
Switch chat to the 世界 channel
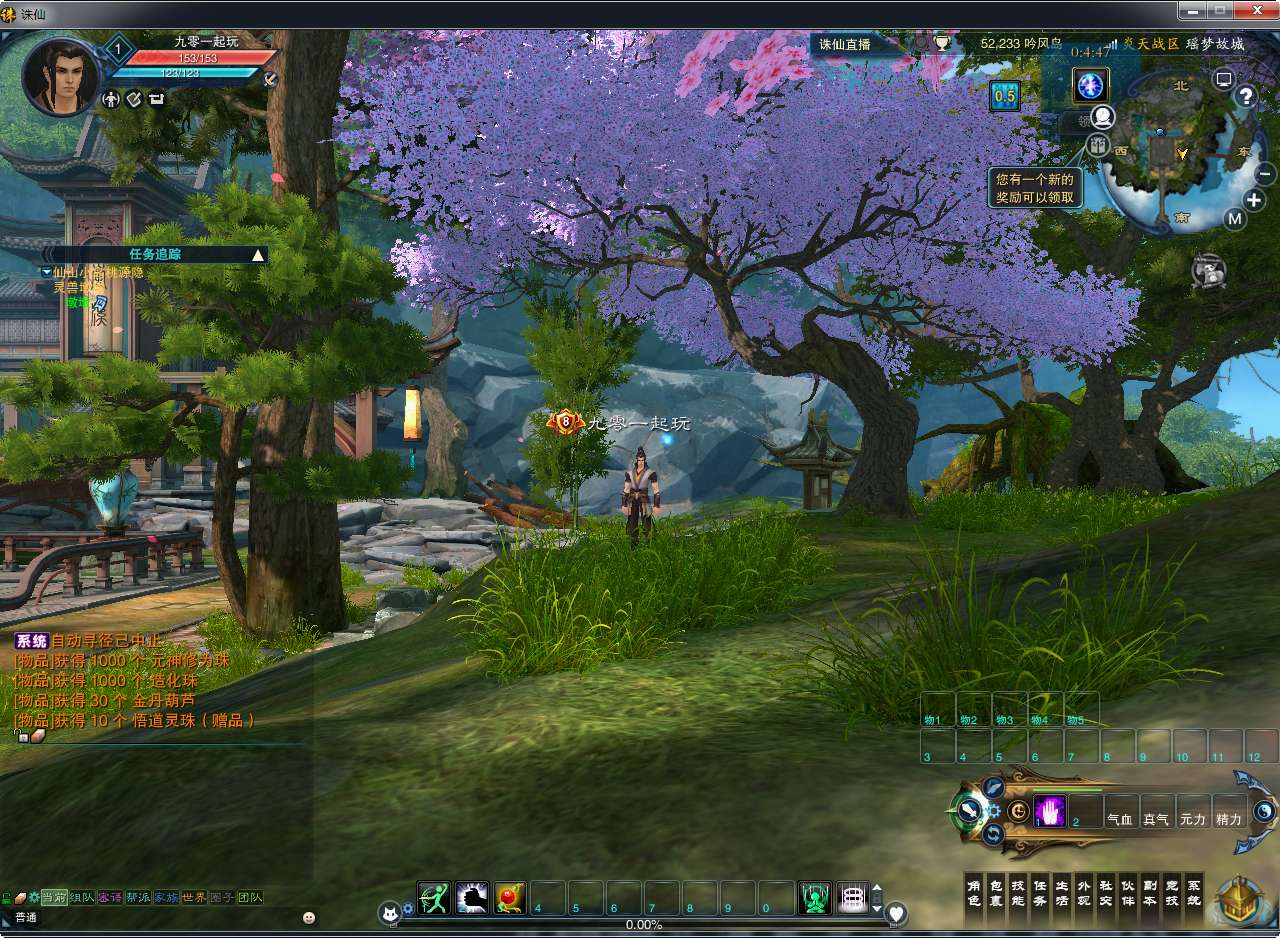pyautogui.click(x=195, y=897)
